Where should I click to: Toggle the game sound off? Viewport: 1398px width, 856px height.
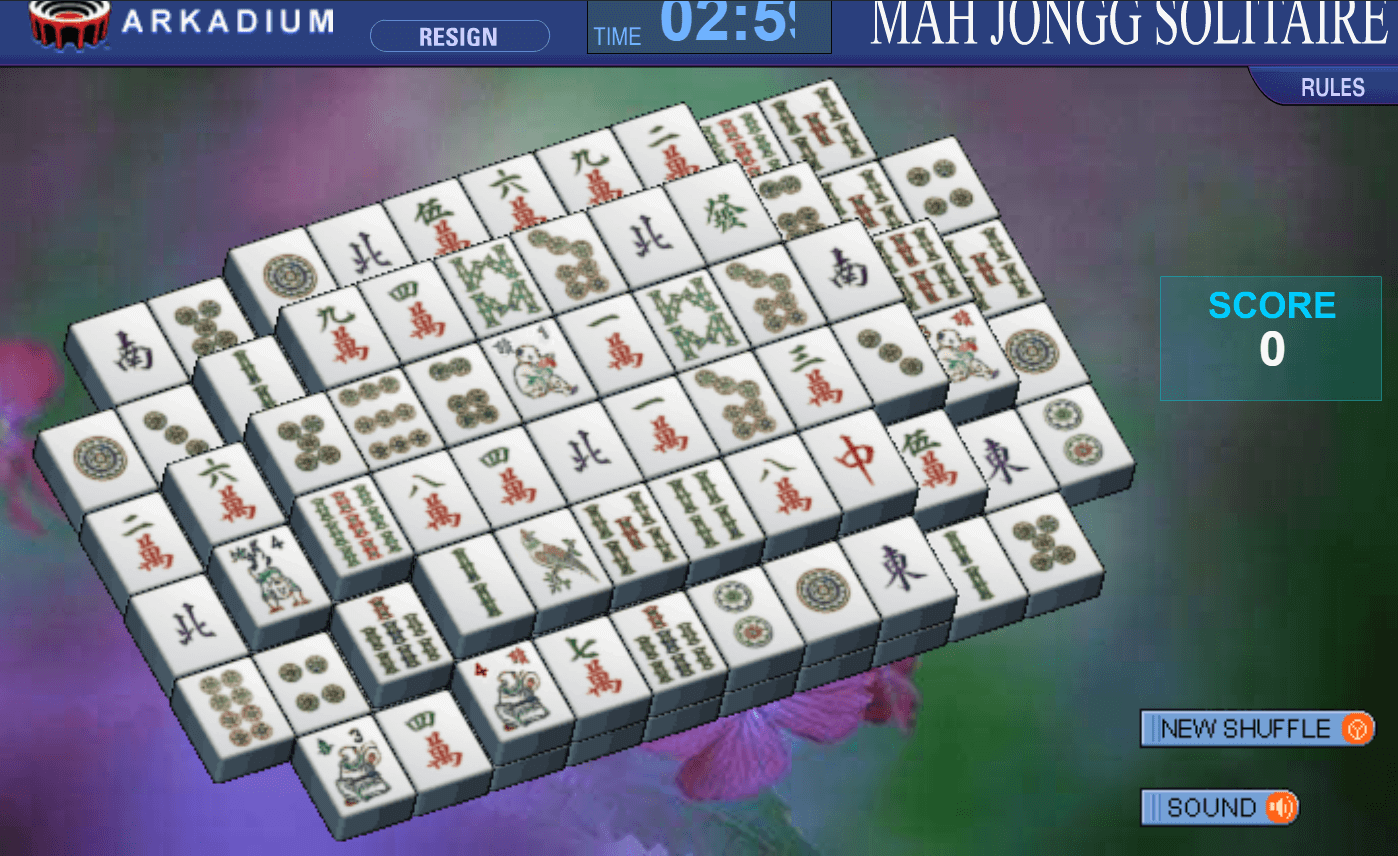tap(1218, 807)
